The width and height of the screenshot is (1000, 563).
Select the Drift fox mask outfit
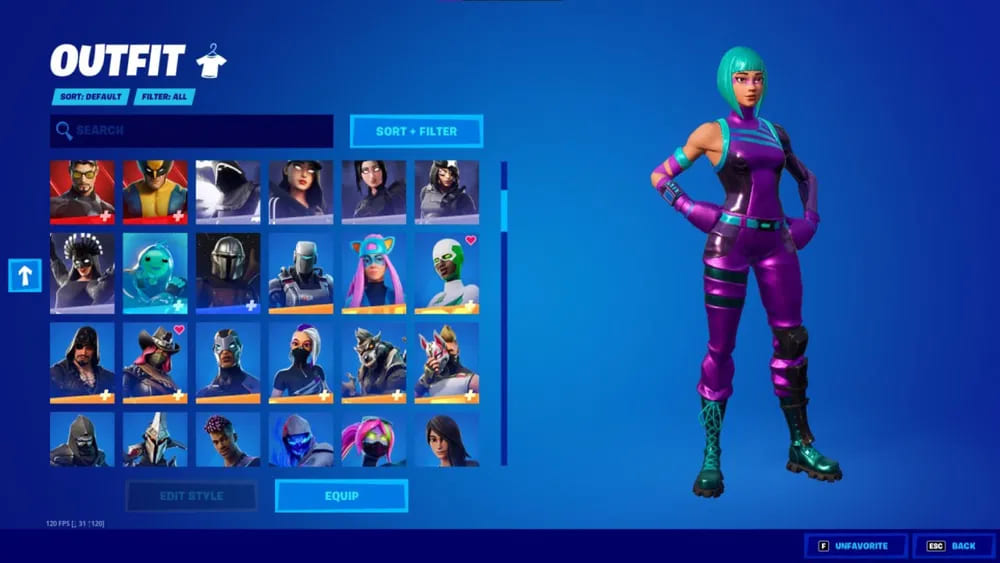447,362
